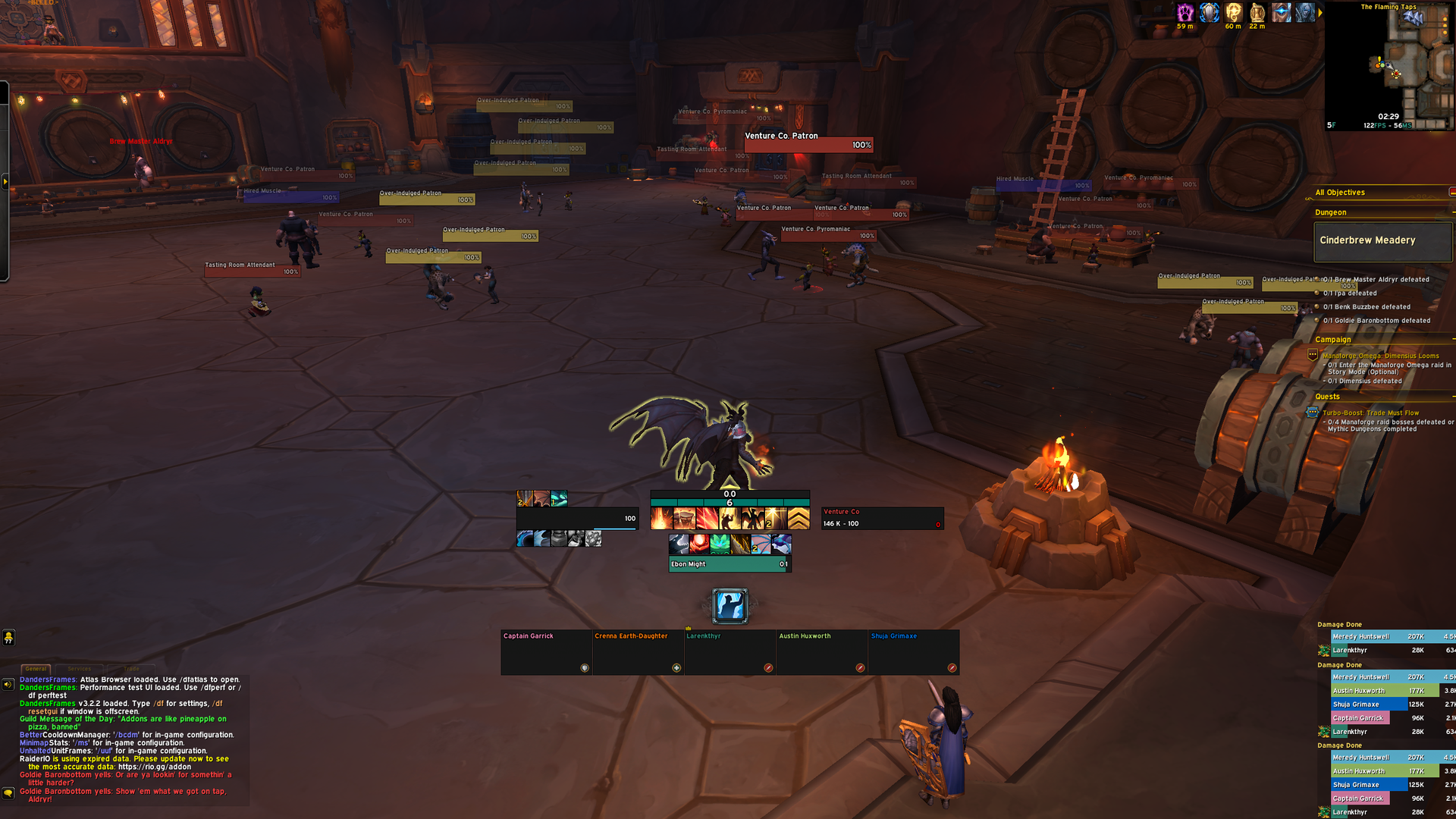Select the Manaforge Omega campaign quest
The width and height of the screenshot is (1456, 819).
tap(1380, 356)
